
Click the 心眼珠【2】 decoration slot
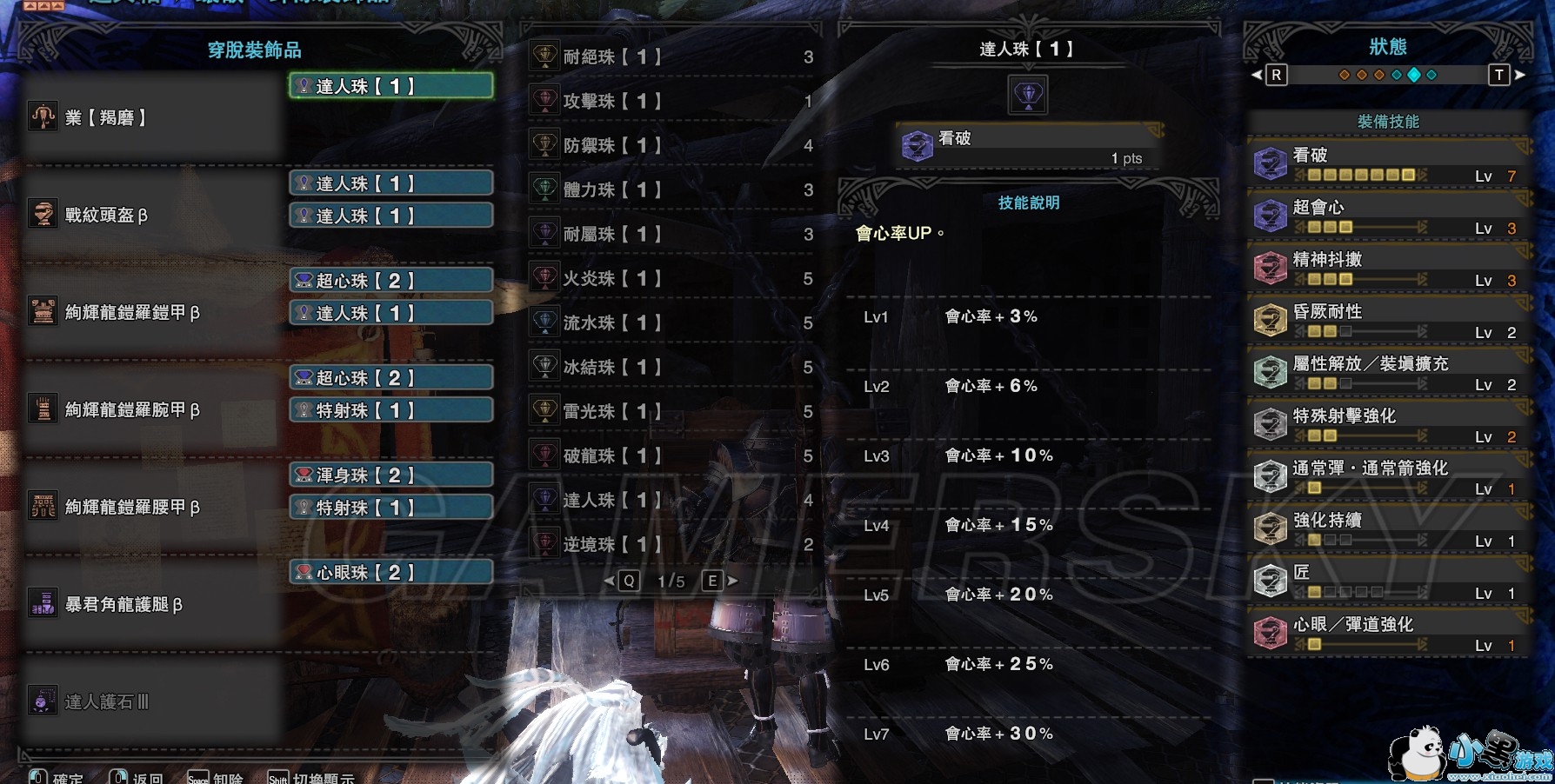click(x=391, y=572)
